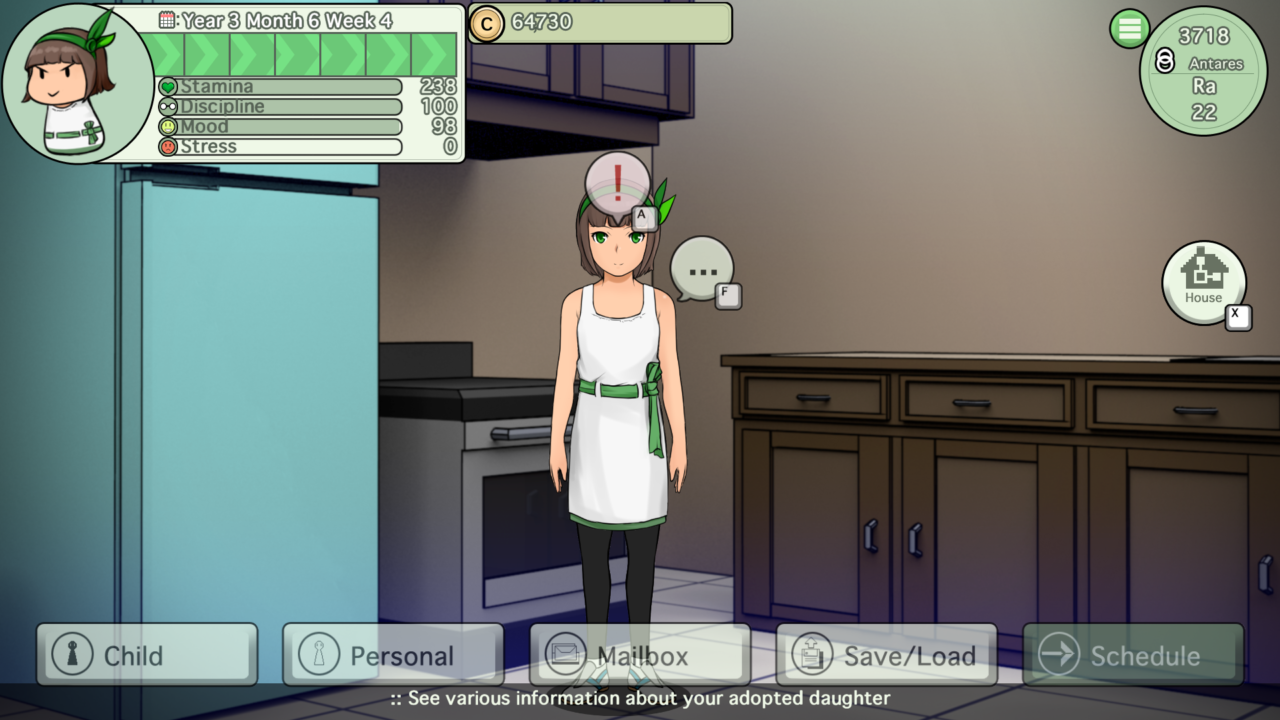Click the Discipline glasses icon
1280x720 pixels.
168,106
